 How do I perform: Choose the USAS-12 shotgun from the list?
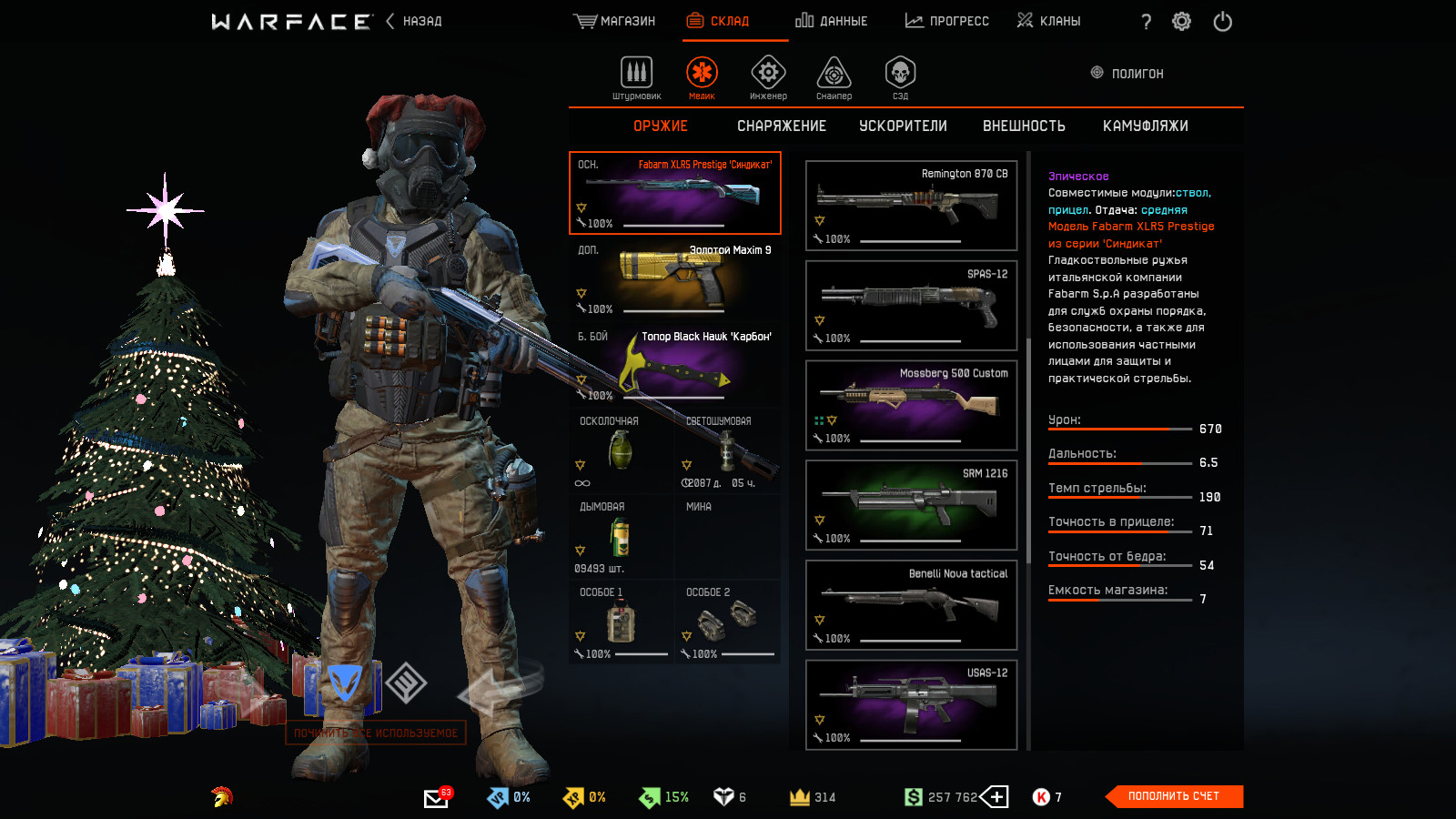(911, 705)
